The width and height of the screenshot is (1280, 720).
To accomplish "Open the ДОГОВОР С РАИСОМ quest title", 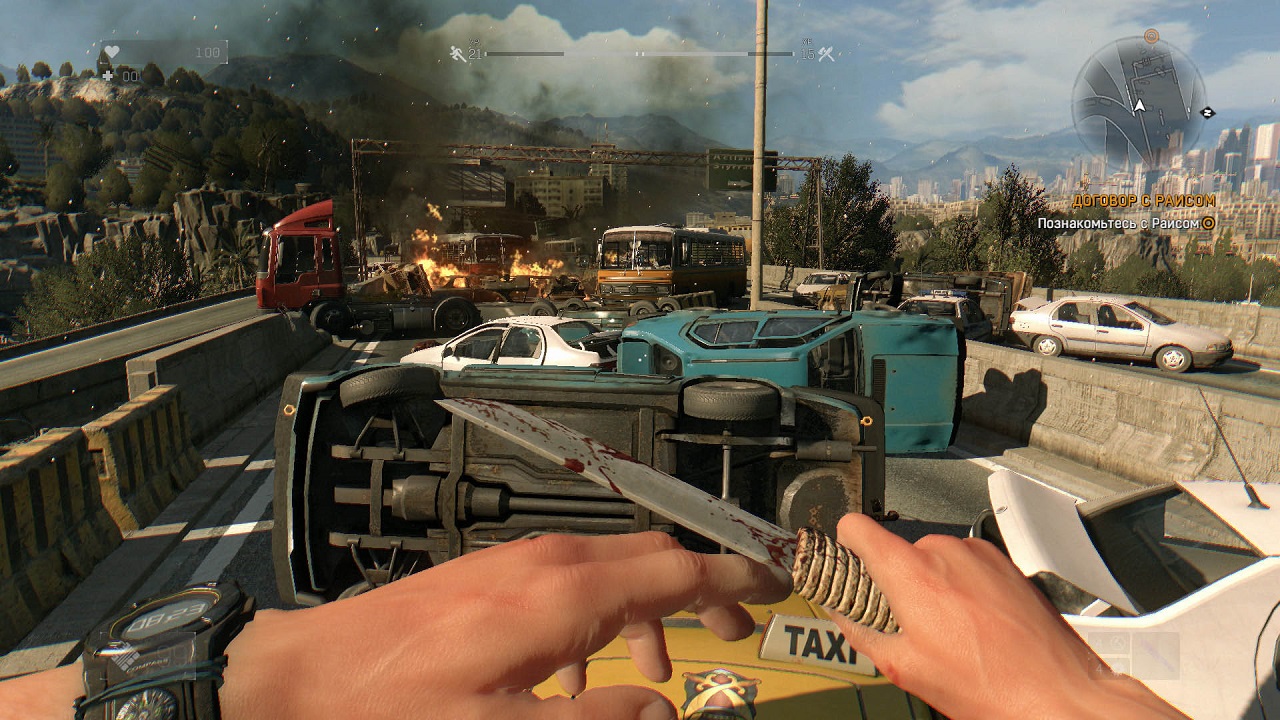I will (x=1143, y=201).
